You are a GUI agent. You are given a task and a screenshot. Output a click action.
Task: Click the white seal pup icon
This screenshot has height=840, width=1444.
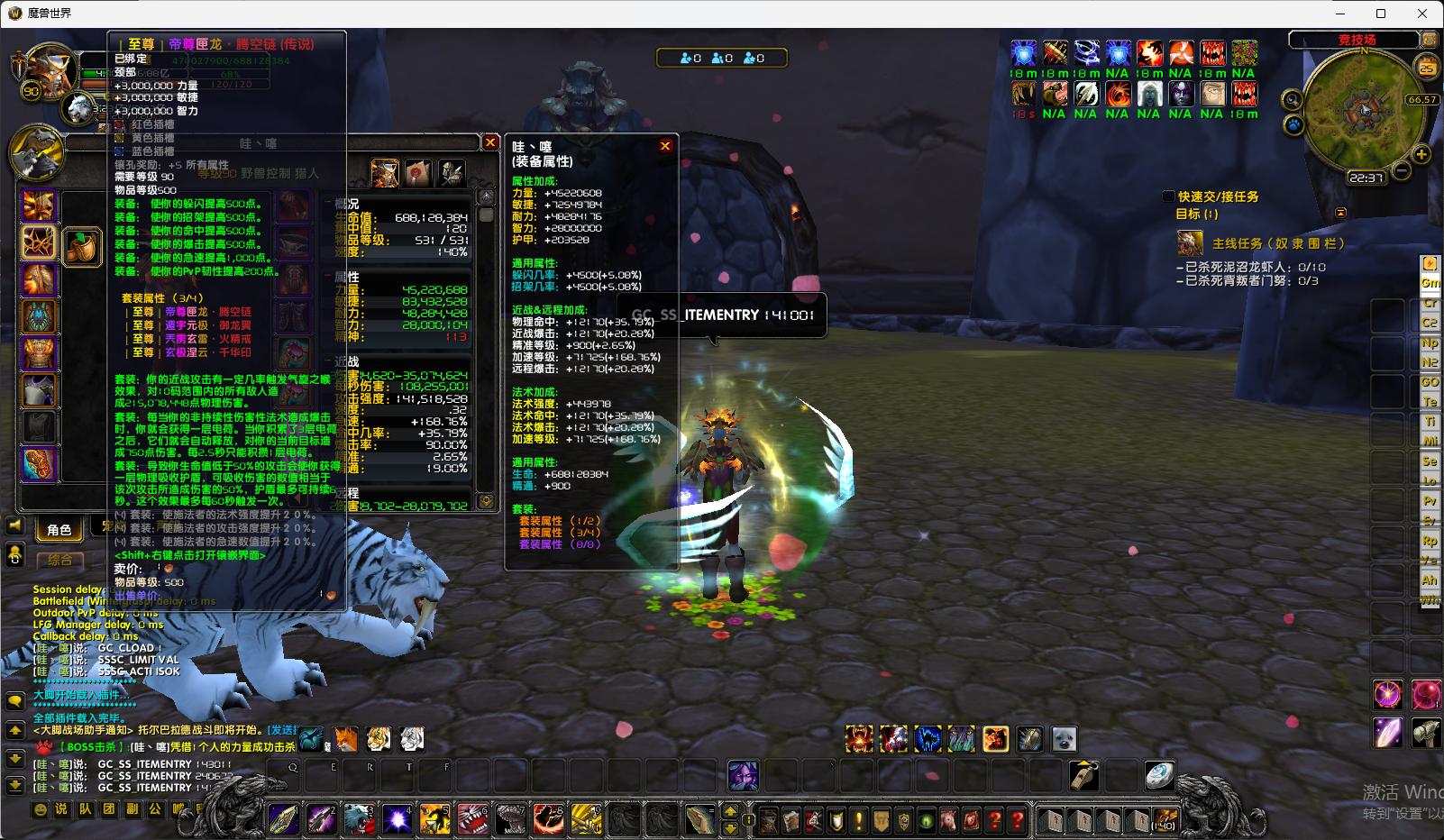pos(1064,739)
